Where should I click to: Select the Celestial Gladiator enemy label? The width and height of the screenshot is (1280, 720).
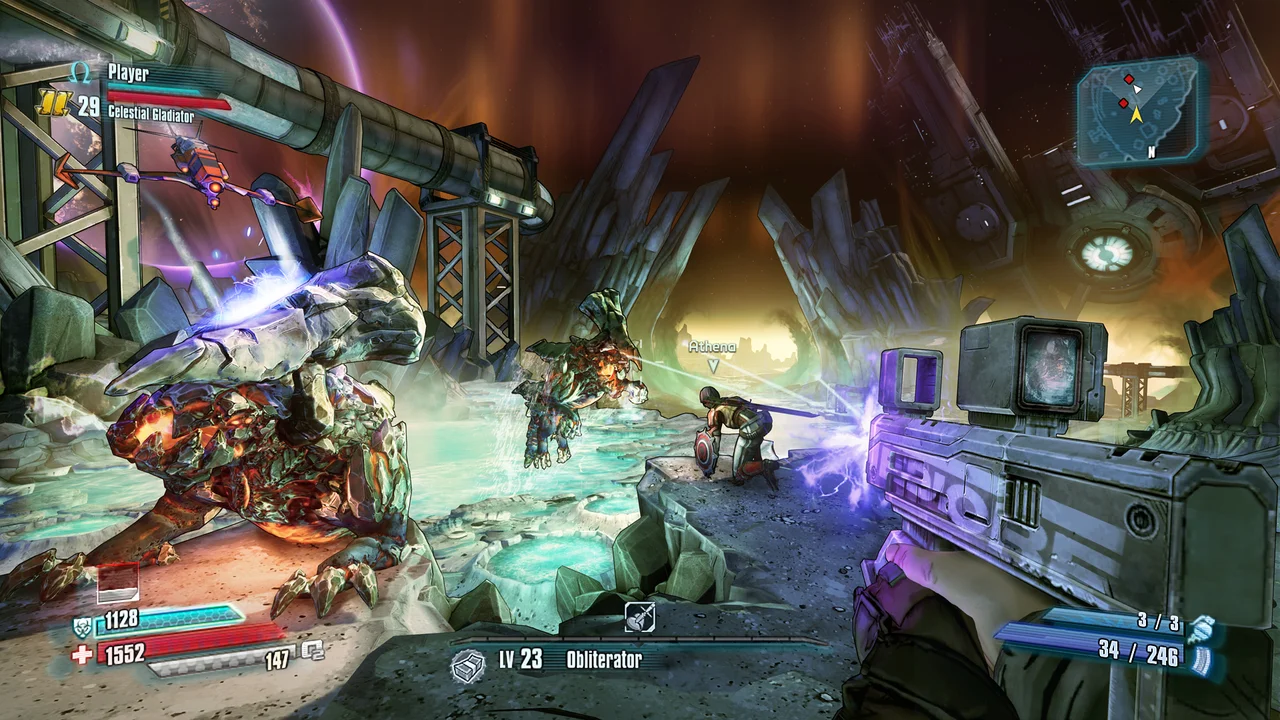pyautogui.click(x=151, y=113)
